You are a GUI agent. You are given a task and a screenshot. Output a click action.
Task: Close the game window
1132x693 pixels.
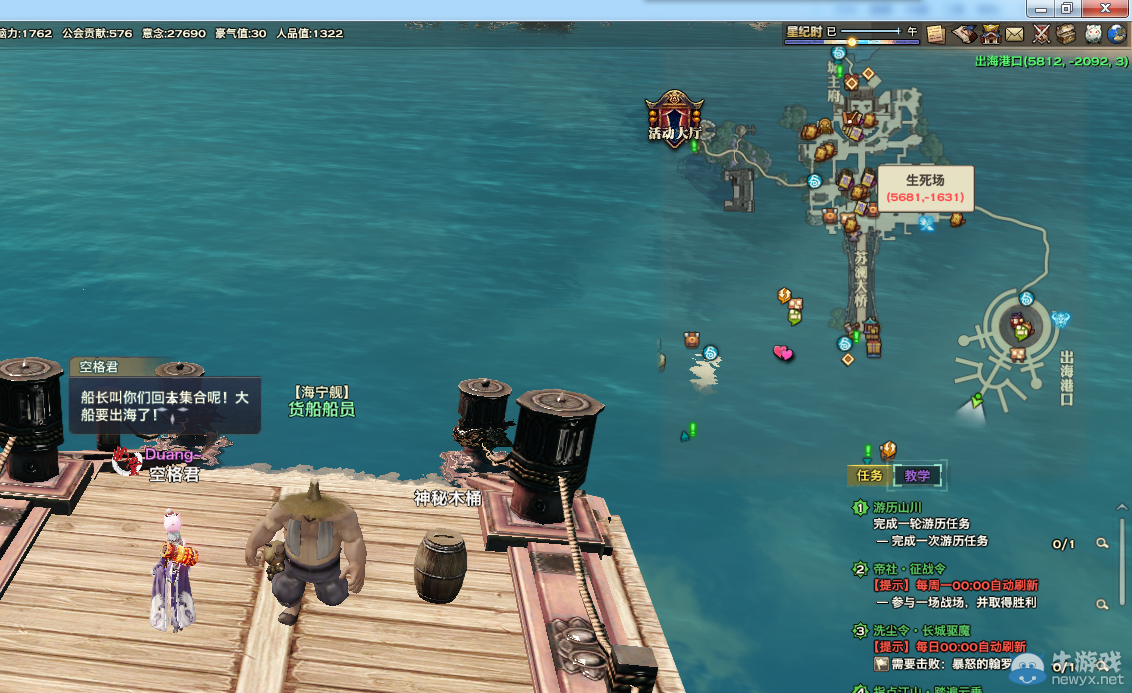(x=1107, y=8)
